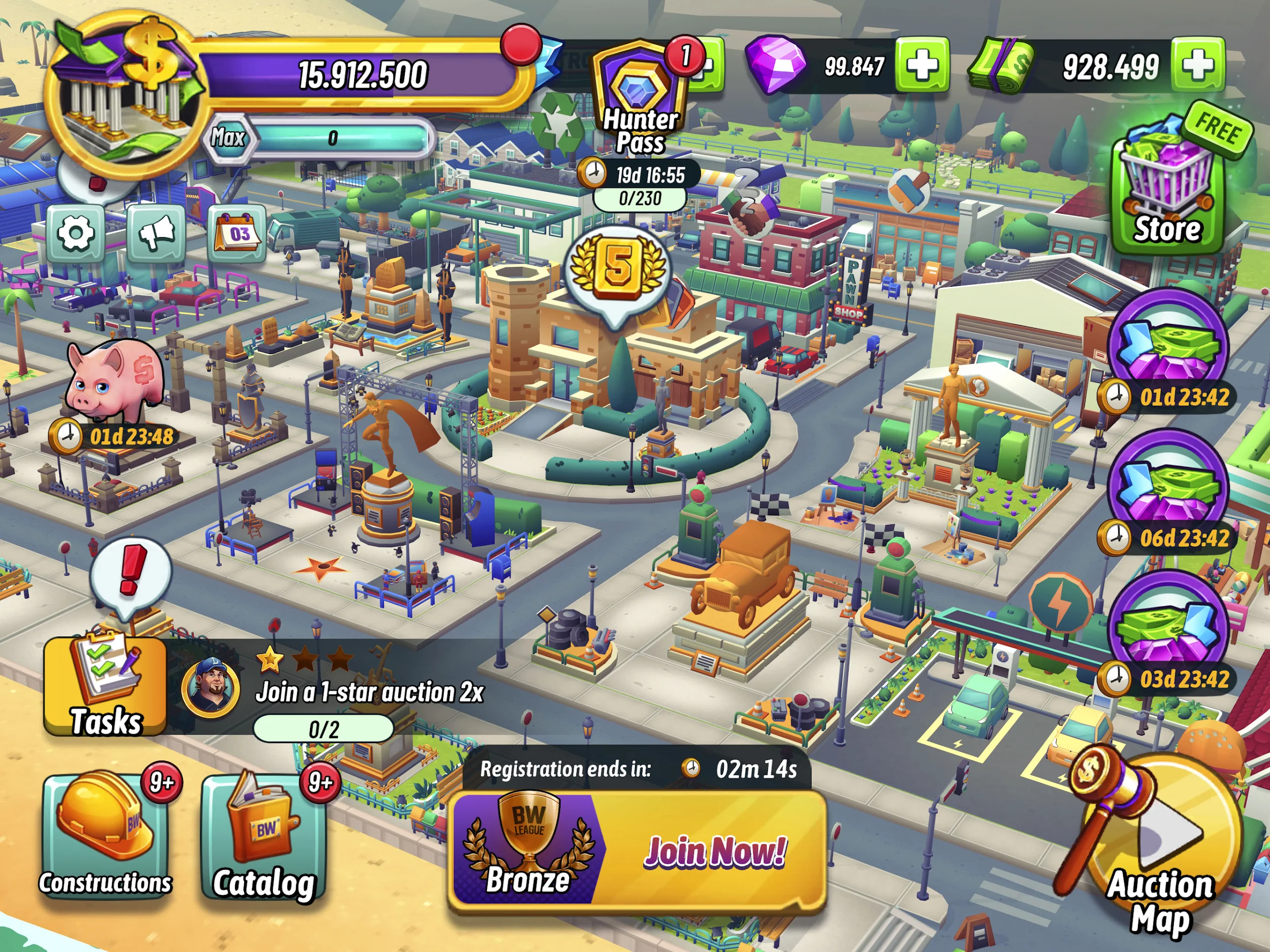Image resolution: width=1270 pixels, height=952 pixels.
Task: Open the Tasks clipboard
Action: 106,686
